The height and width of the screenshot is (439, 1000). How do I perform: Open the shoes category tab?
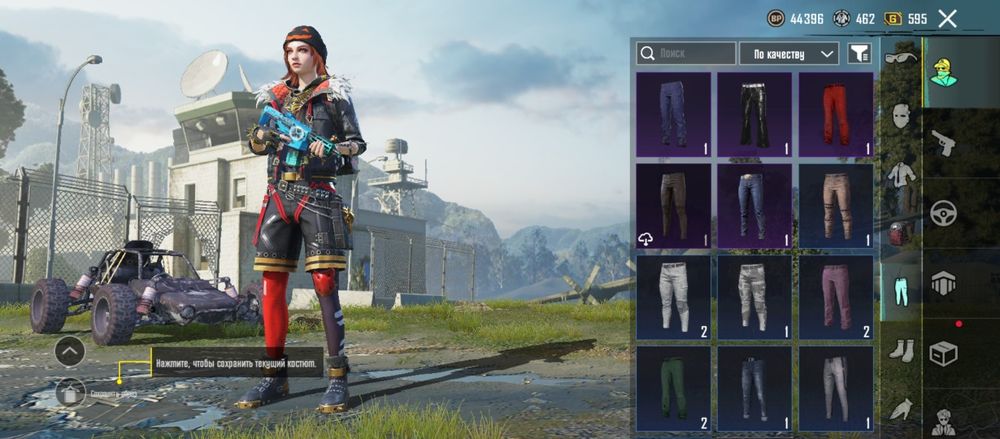(x=901, y=350)
